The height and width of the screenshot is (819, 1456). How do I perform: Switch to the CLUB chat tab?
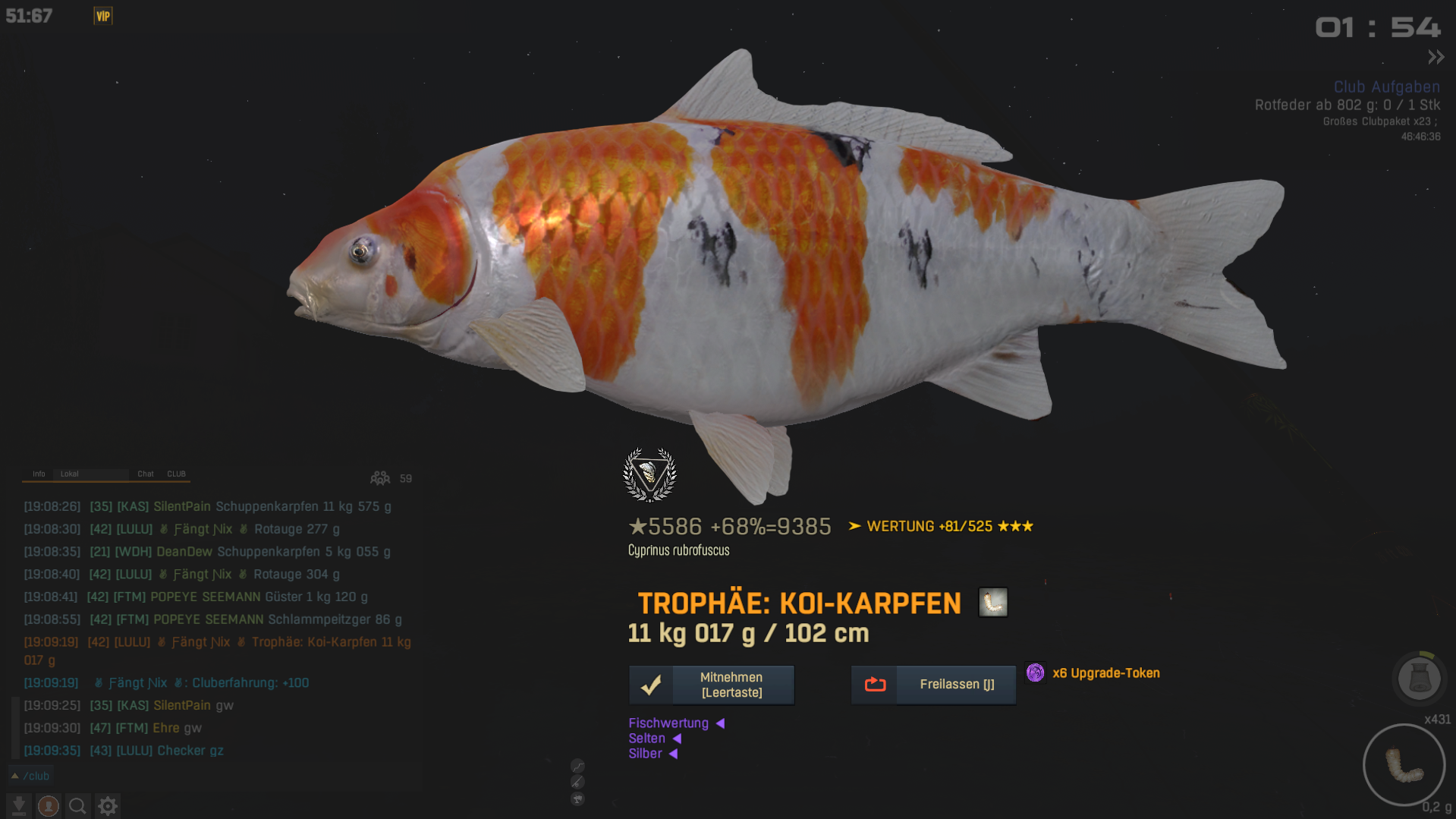(x=176, y=474)
